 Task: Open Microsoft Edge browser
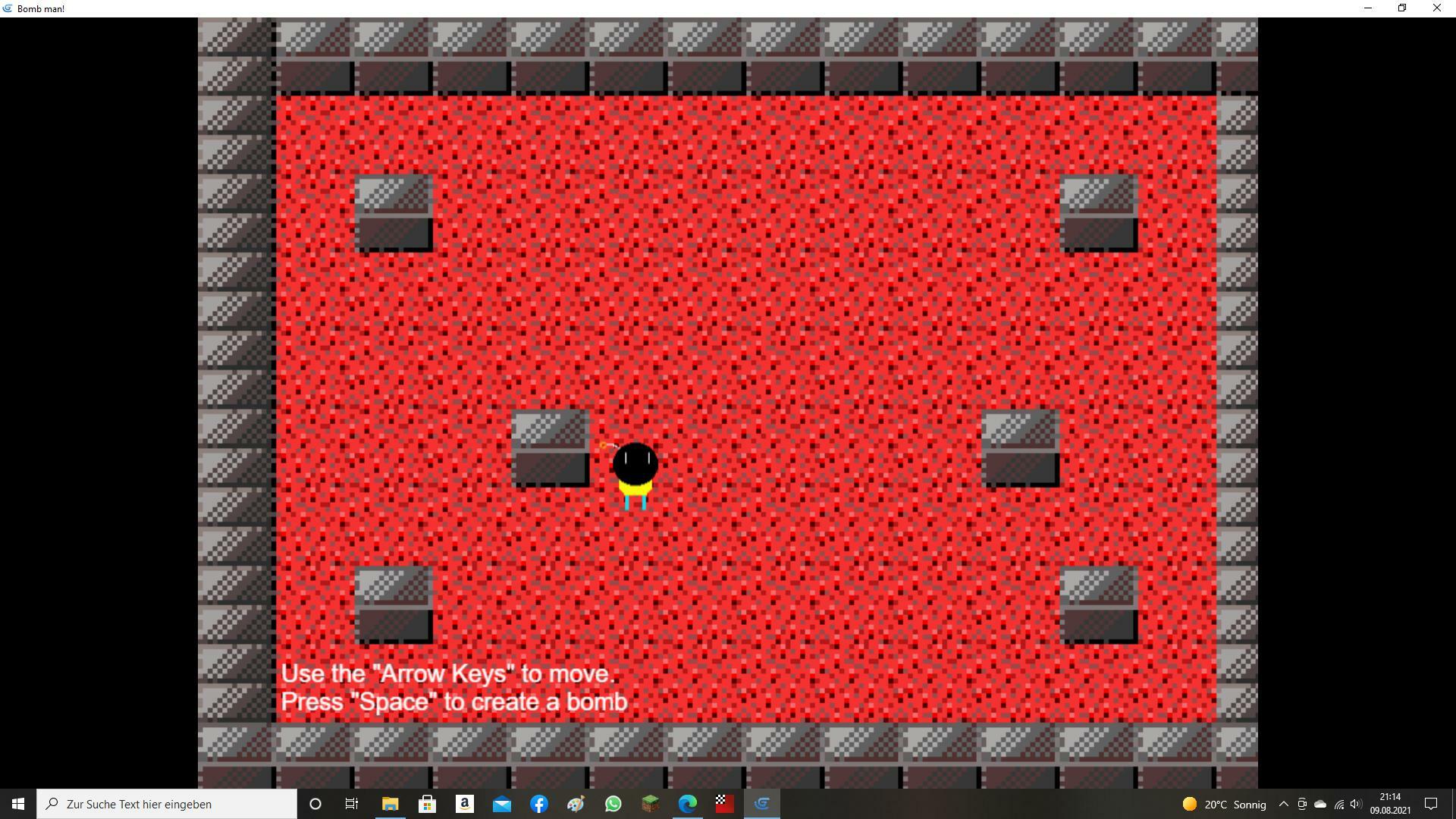click(x=687, y=804)
